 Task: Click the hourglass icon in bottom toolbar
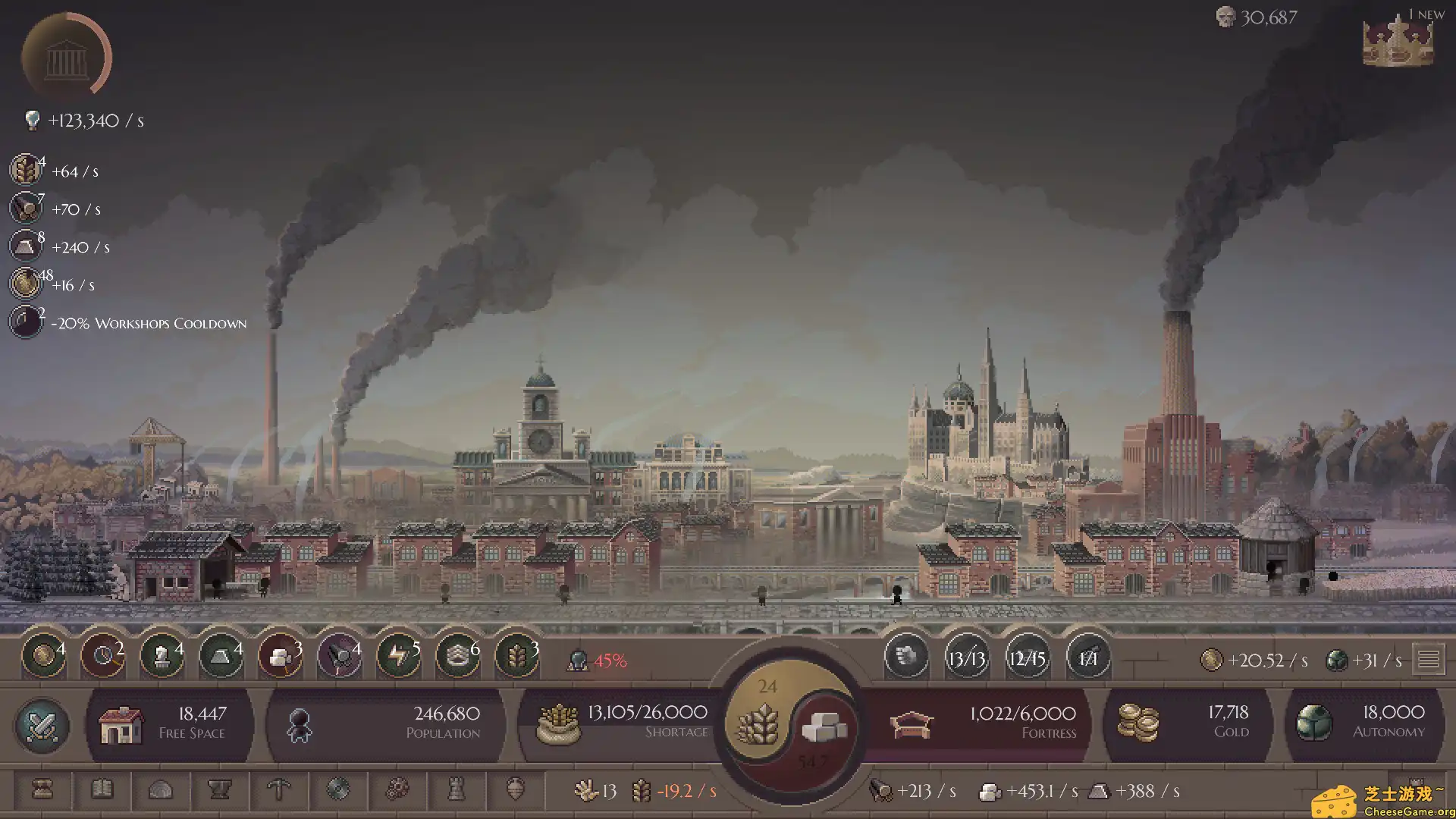42,790
